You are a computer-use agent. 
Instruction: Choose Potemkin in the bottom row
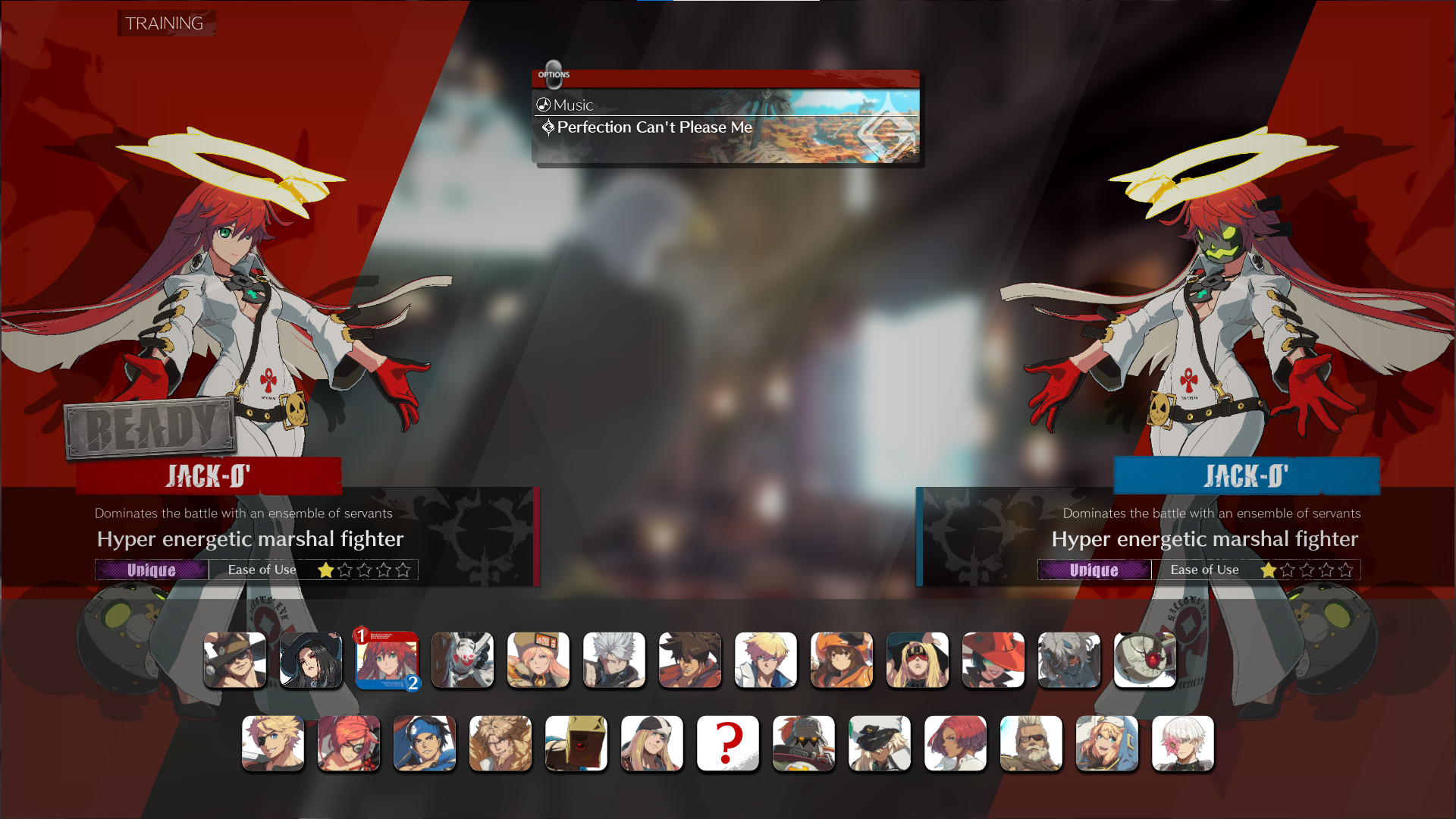point(804,743)
